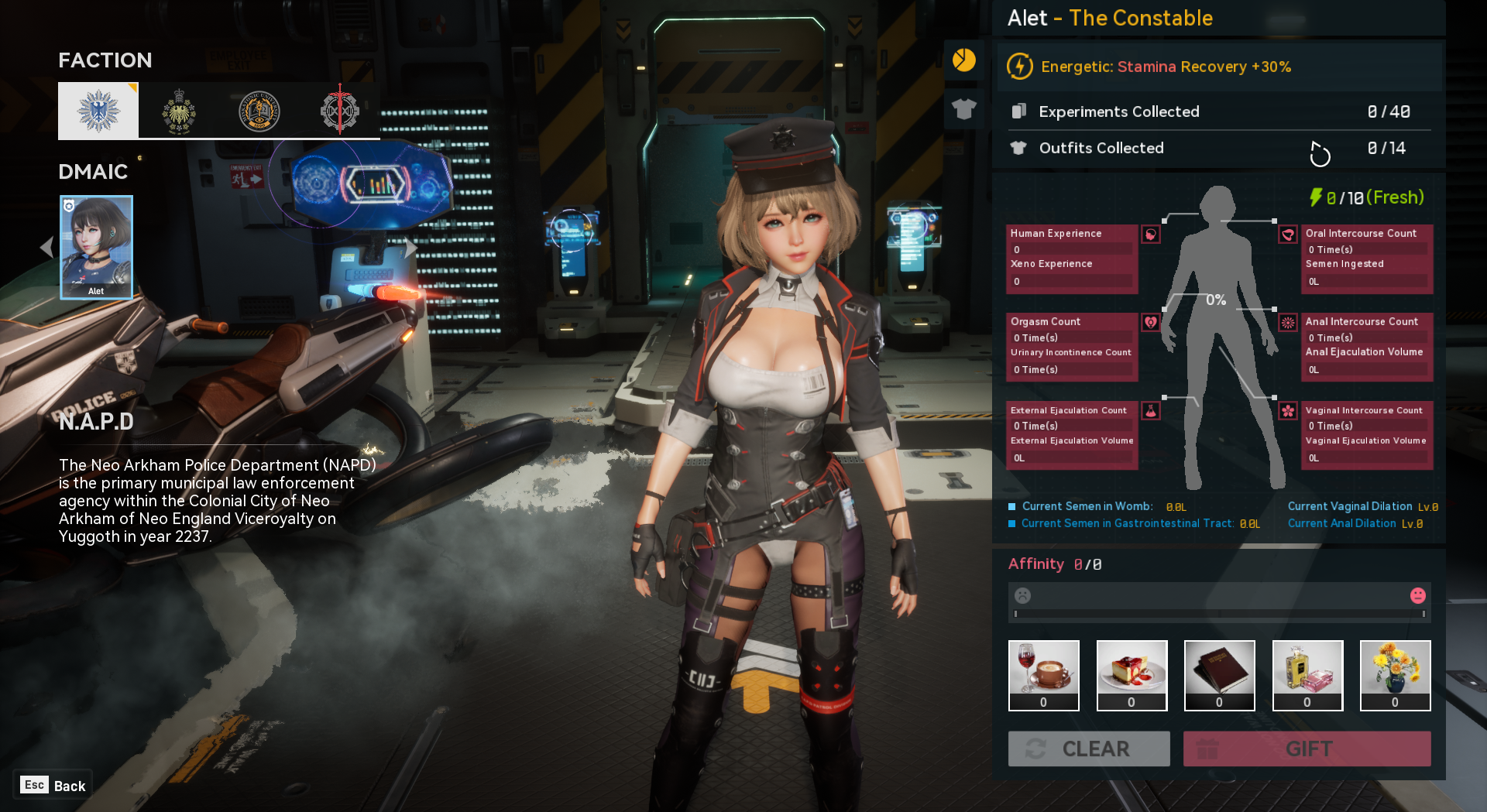Open the statistics pie chart tab
The height and width of the screenshot is (812, 1487).
tap(964, 60)
